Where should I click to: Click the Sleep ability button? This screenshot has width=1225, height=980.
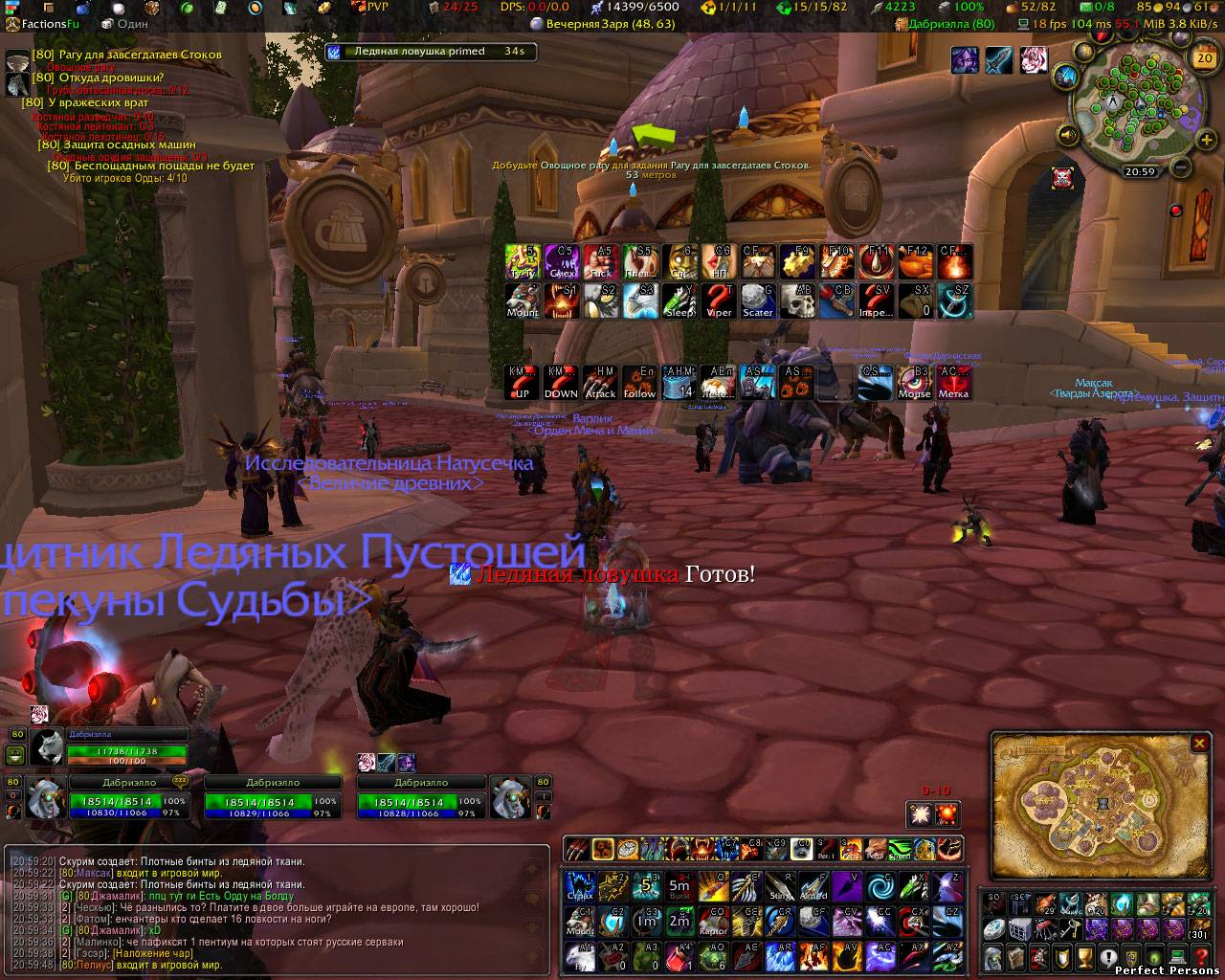coord(679,301)
